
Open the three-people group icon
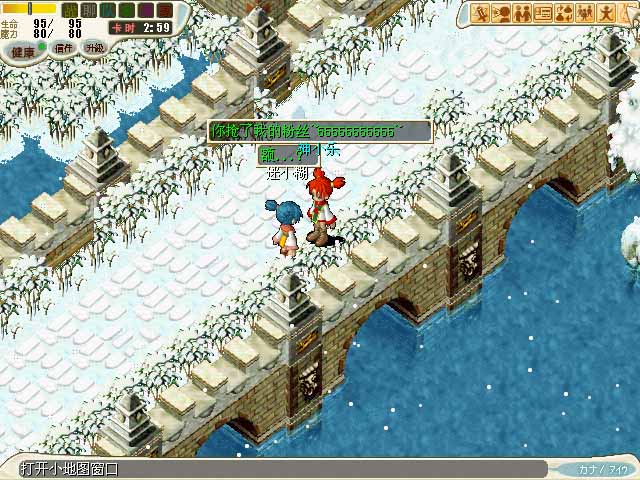584,13
